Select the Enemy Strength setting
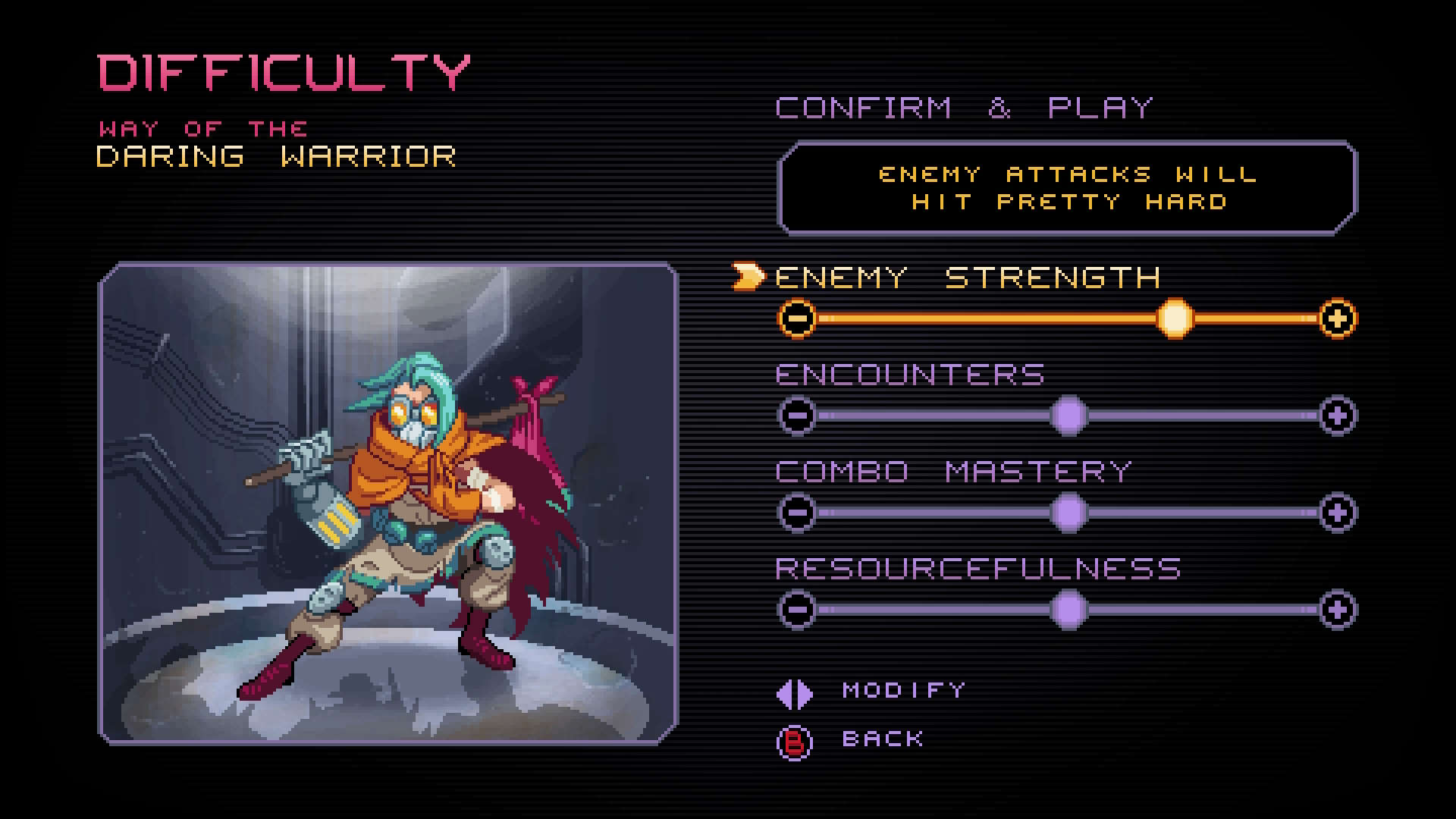 click(967, 277)
